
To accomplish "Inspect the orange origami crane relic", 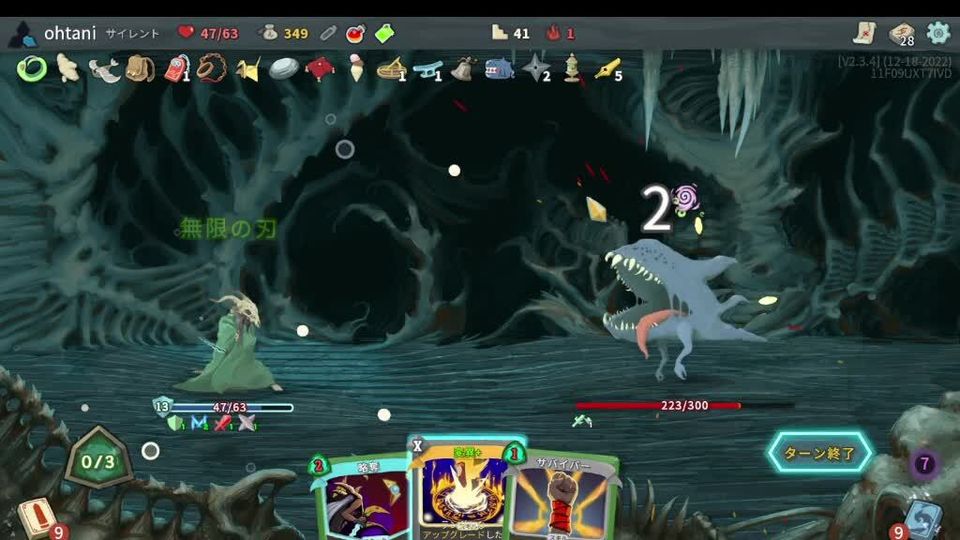I will point(247,68).
